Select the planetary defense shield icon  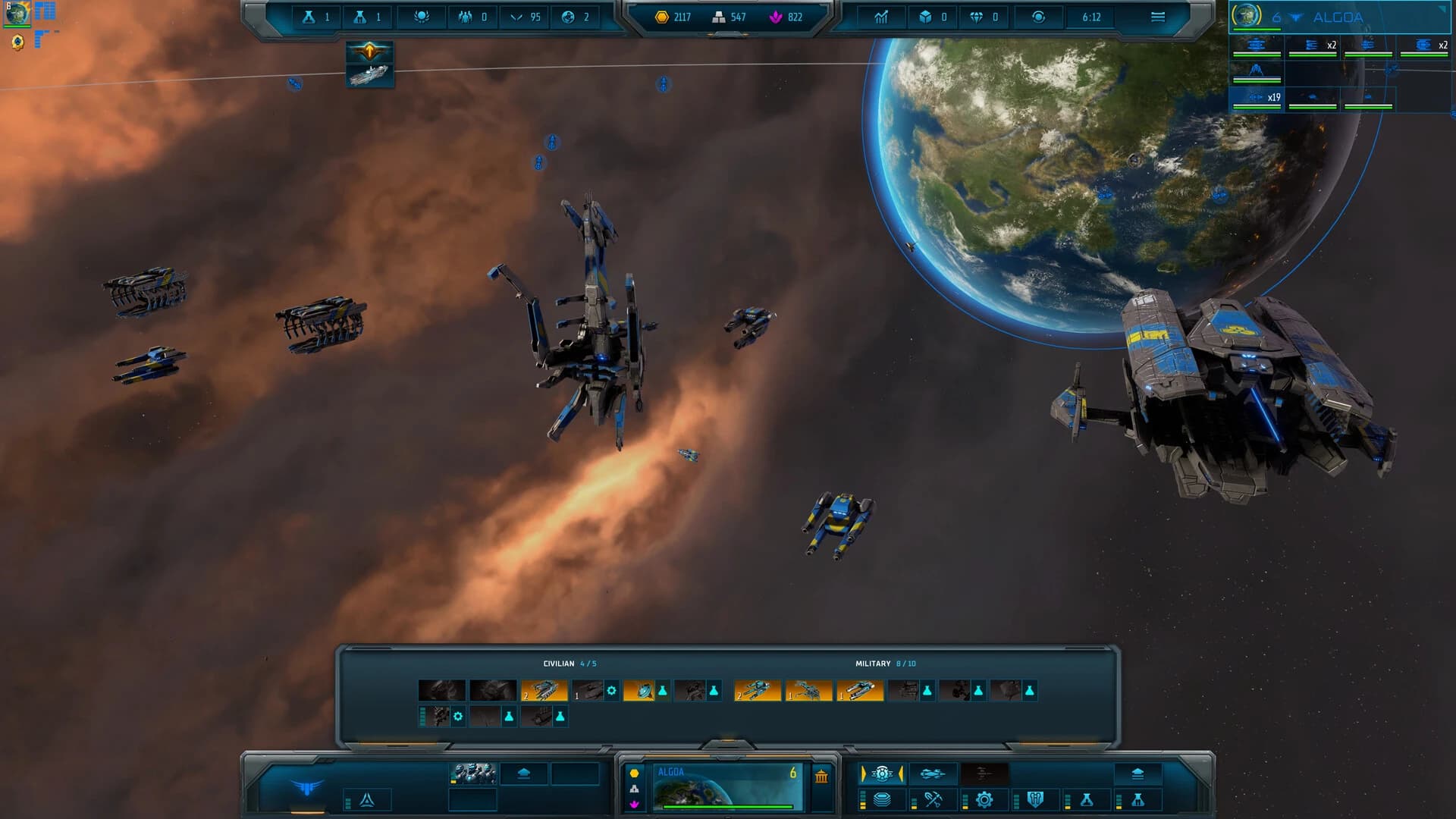[1034, 800]
